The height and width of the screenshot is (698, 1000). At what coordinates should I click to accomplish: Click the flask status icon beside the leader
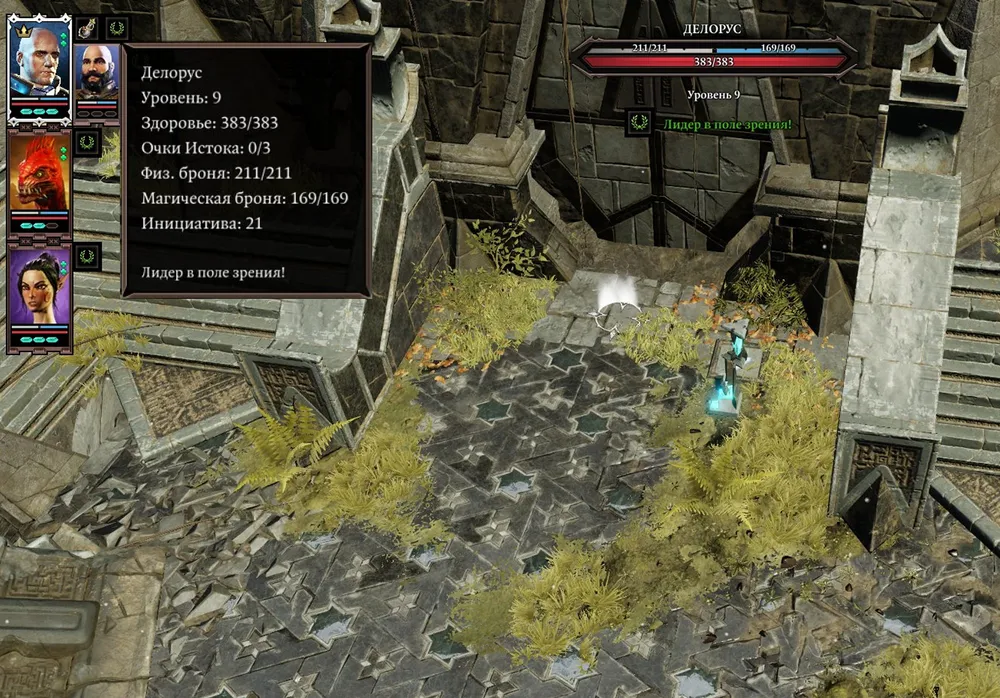point(88,29)
